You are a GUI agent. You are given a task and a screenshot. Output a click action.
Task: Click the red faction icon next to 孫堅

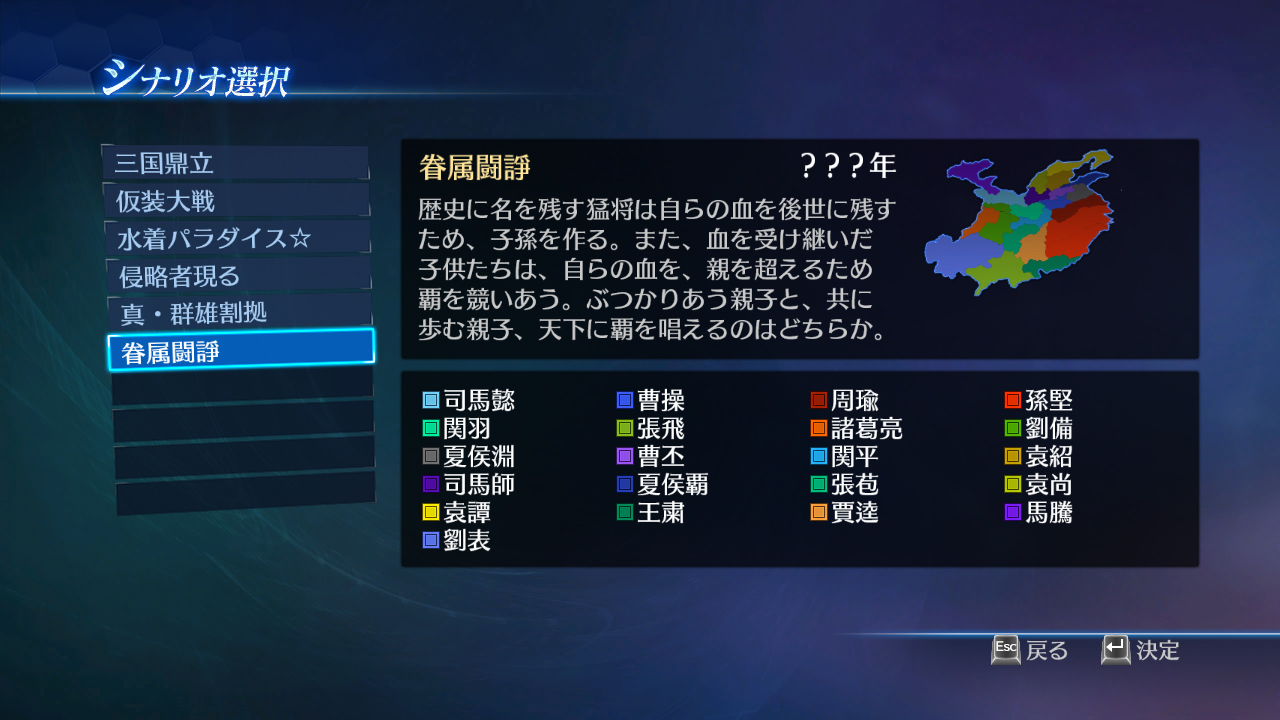1015,400
